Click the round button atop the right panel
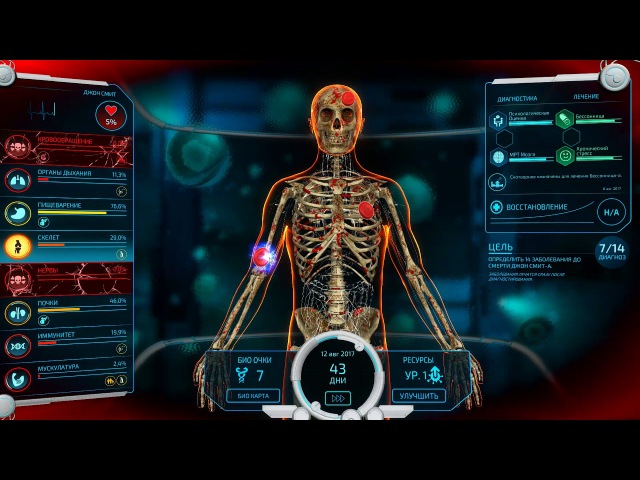 pyautogui.click(x=613, y=77)
